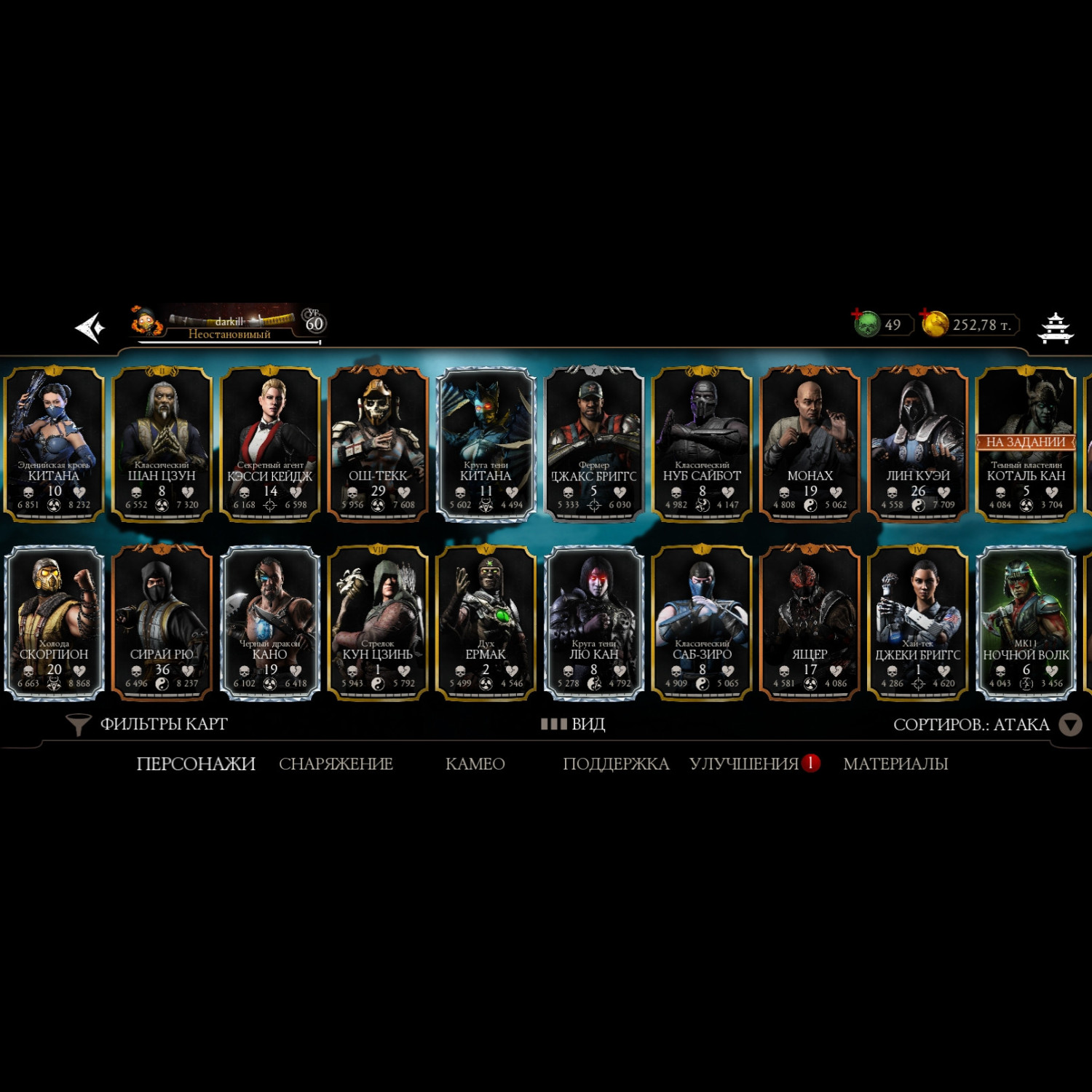The height and width of the screenshot is (1092, 1092).
Task: Switch to the Камео tab
Action: (x=475, y=764)
